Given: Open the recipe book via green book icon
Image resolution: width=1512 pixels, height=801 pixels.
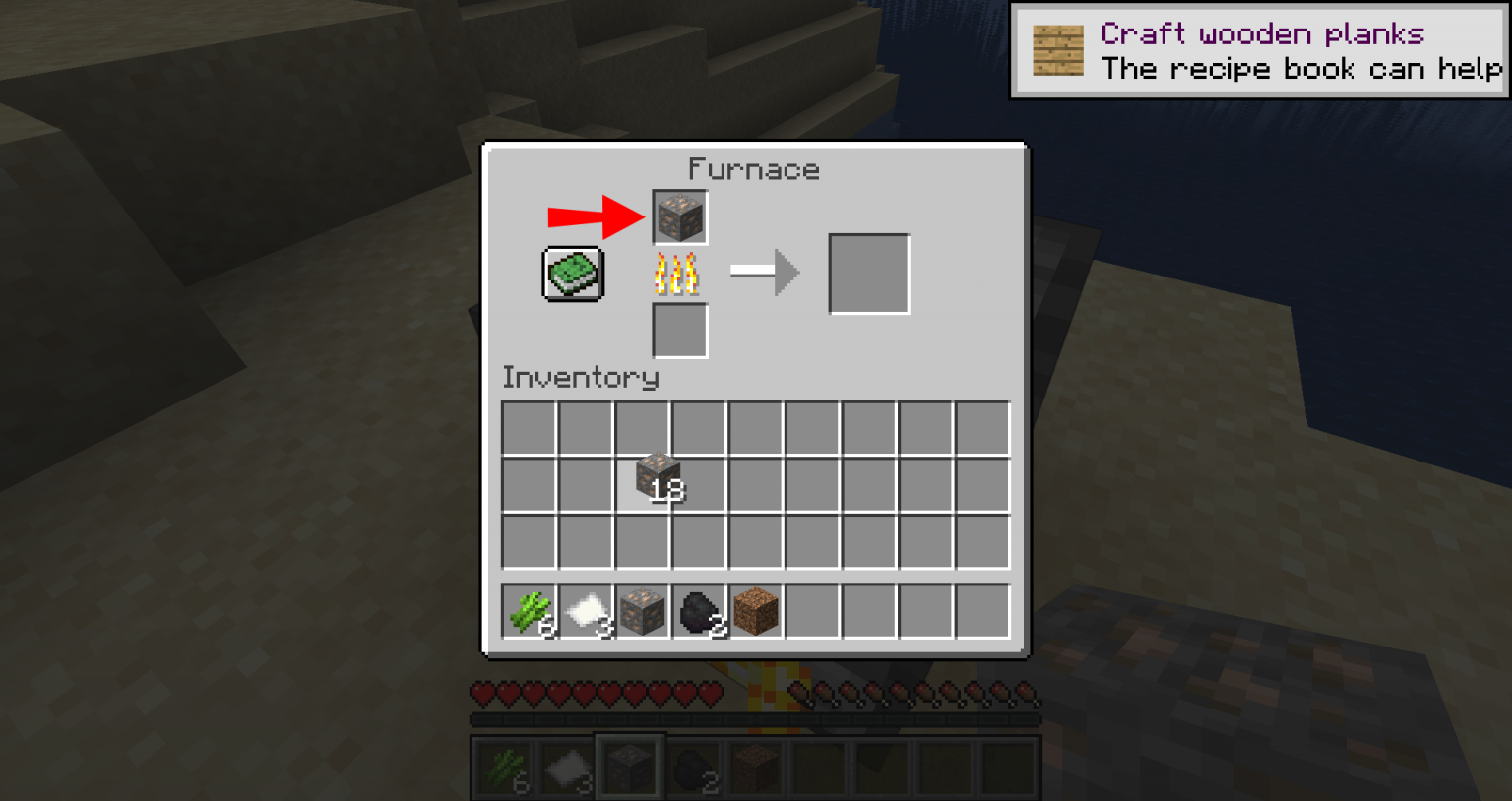Looking at the screenshot, I should pyautogui.click(x=574, y=273).
